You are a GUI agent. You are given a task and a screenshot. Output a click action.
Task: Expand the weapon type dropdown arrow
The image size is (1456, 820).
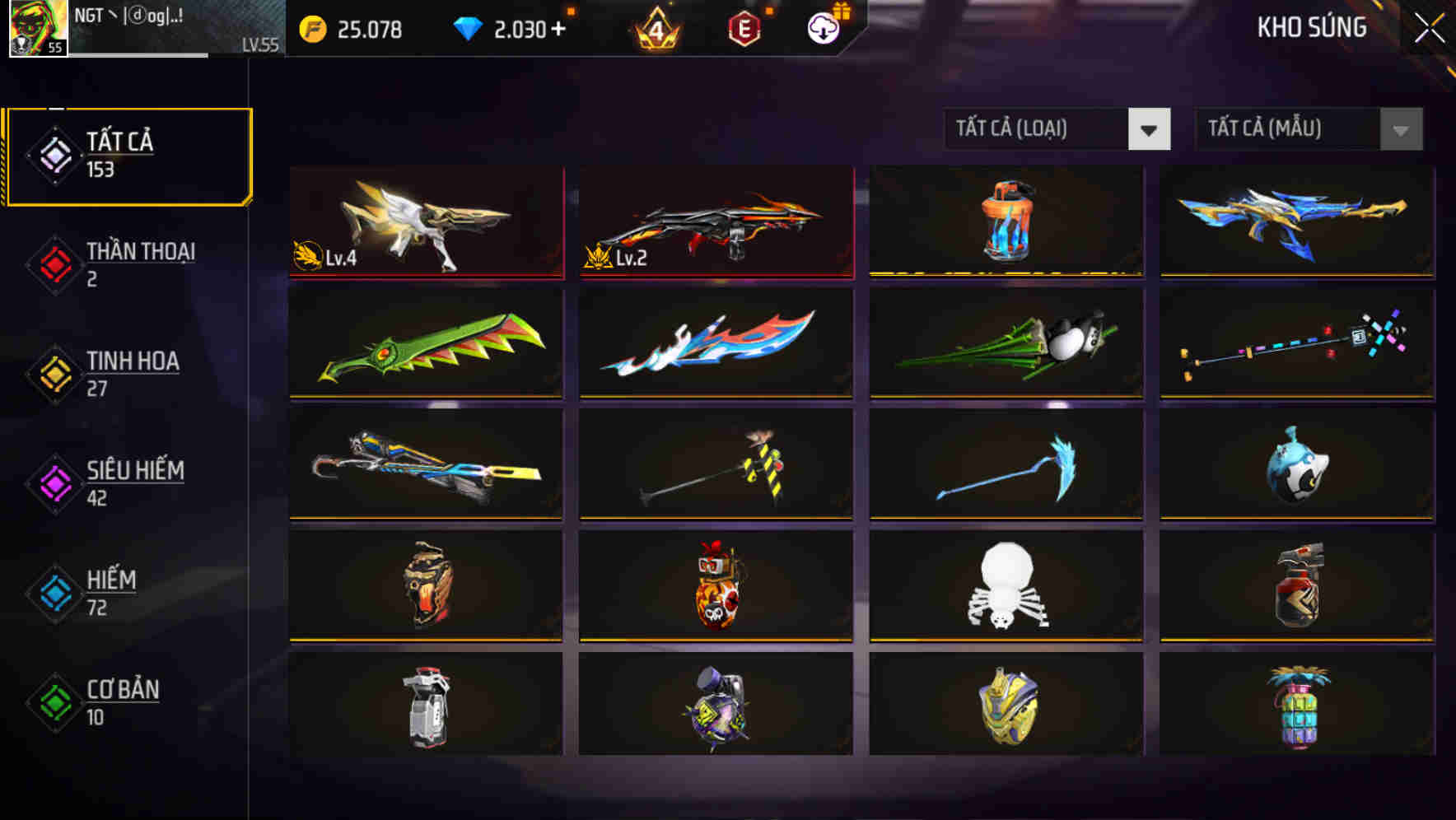click(x=1150, y=130)
